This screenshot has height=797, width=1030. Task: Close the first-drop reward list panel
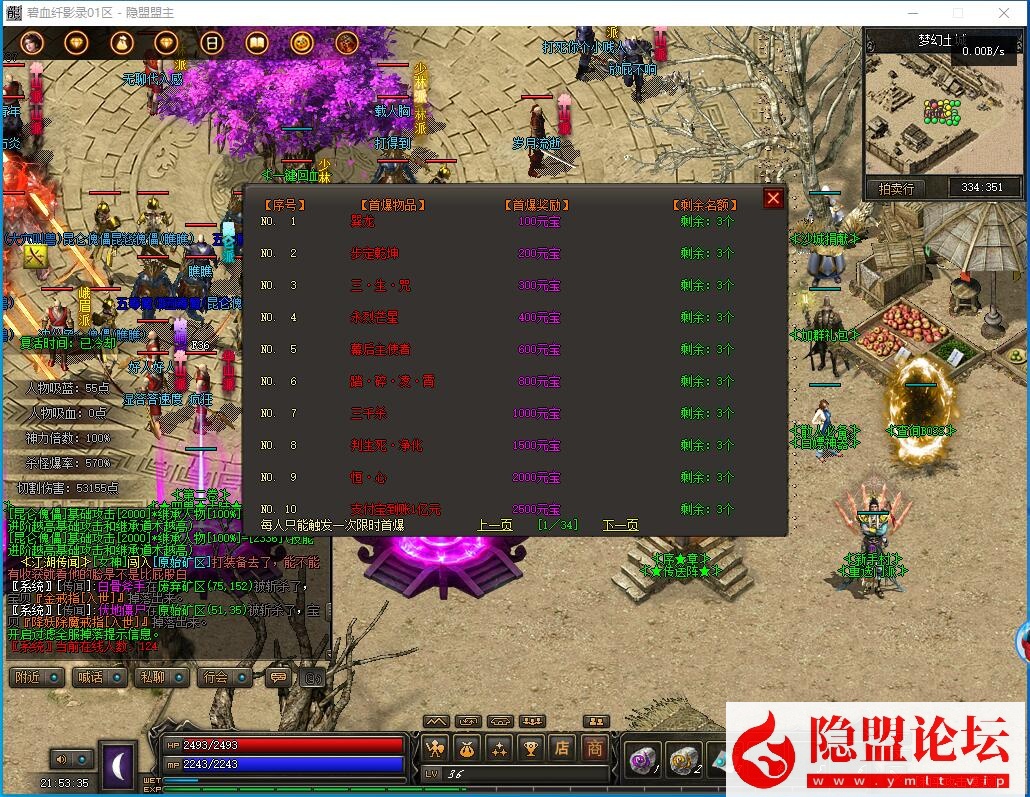pyautogui.click(x=773, y=198)
